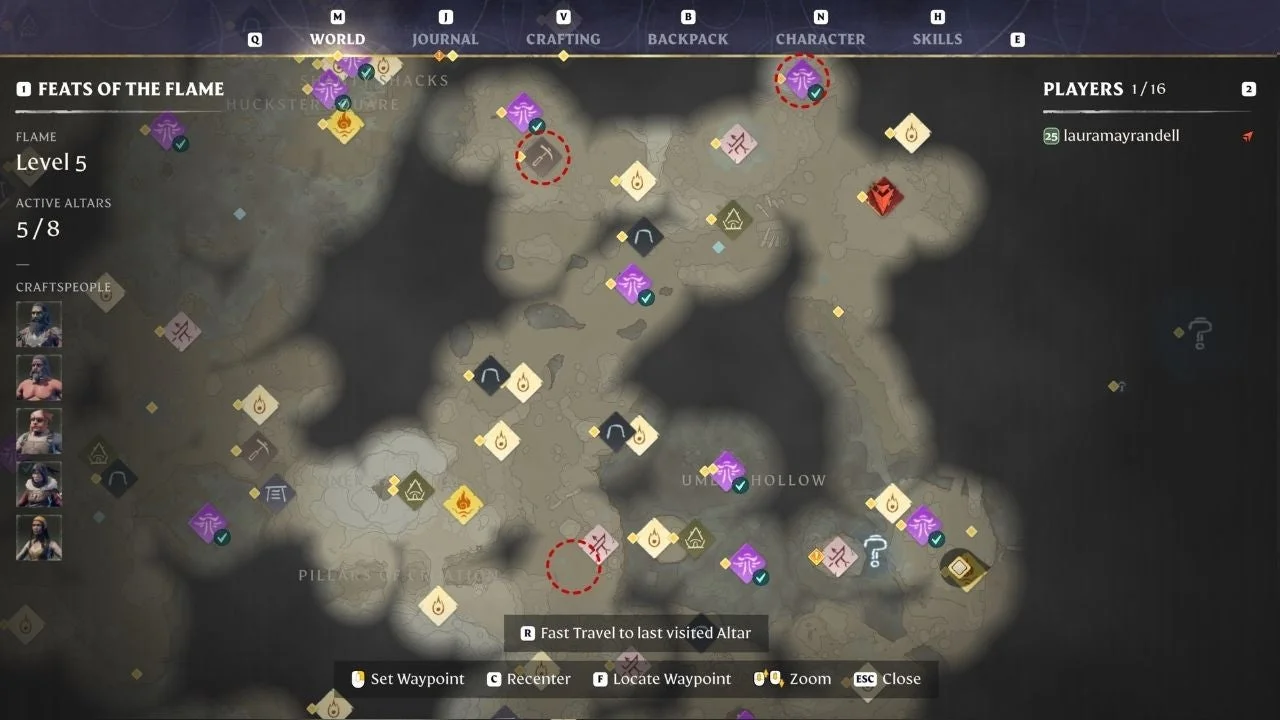Select the Ancient Spire marker above Pillars of Creation
Viewport: 1280px width, 720px height.
coord(416,490)
